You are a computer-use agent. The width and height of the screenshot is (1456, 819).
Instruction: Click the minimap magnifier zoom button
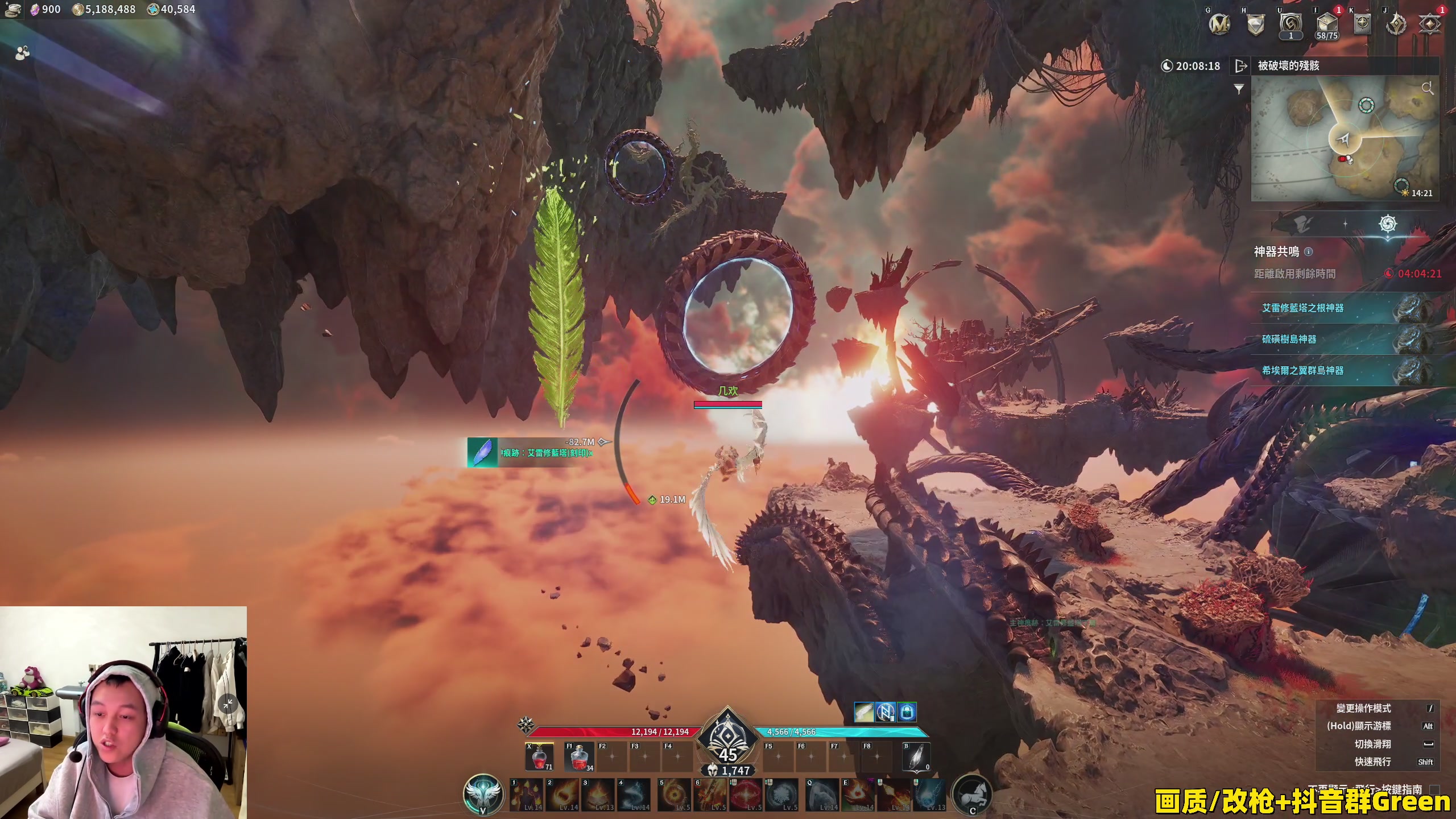[x=1427, y=88]
